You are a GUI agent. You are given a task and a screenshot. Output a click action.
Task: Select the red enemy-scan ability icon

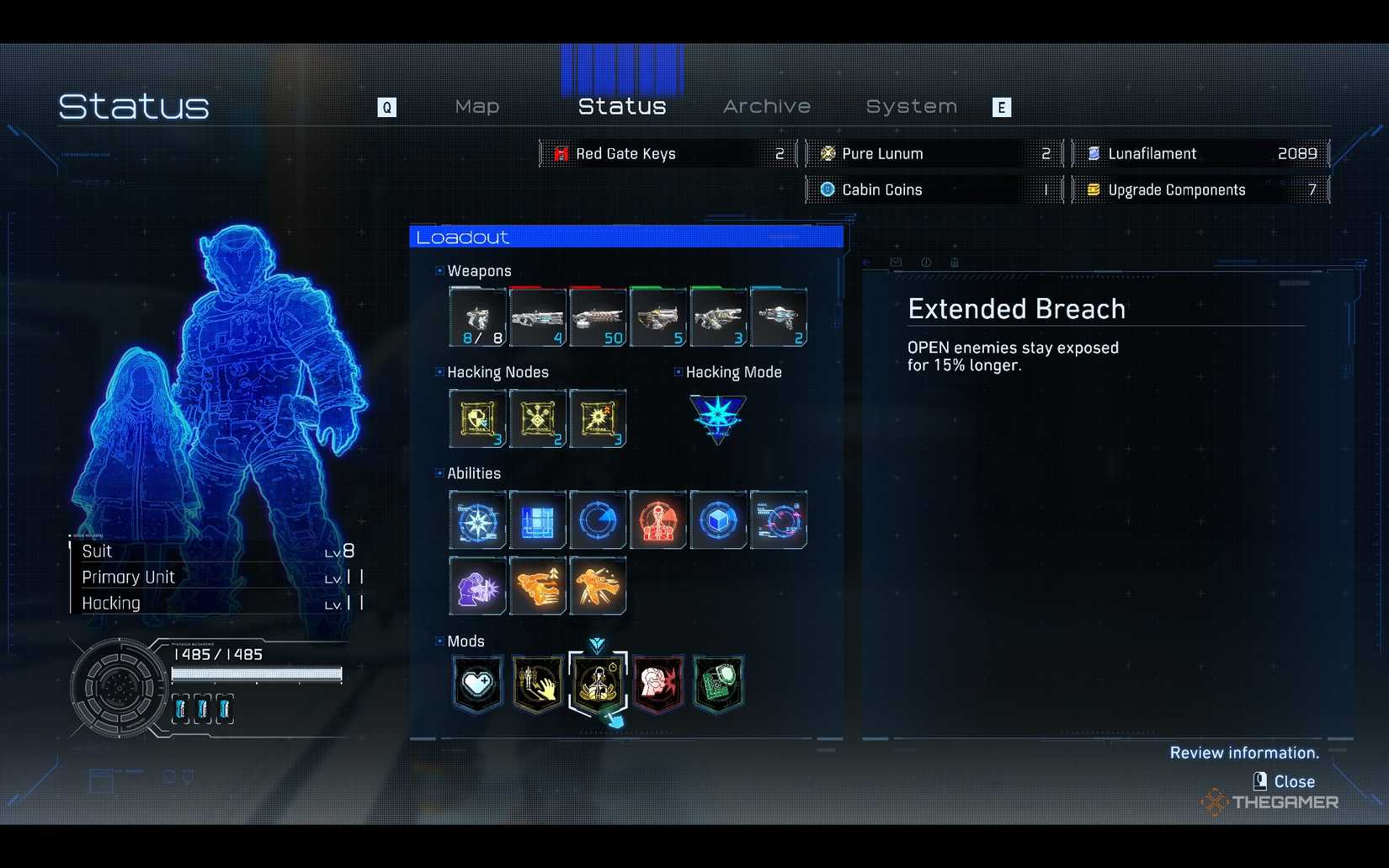coord(657,519)
